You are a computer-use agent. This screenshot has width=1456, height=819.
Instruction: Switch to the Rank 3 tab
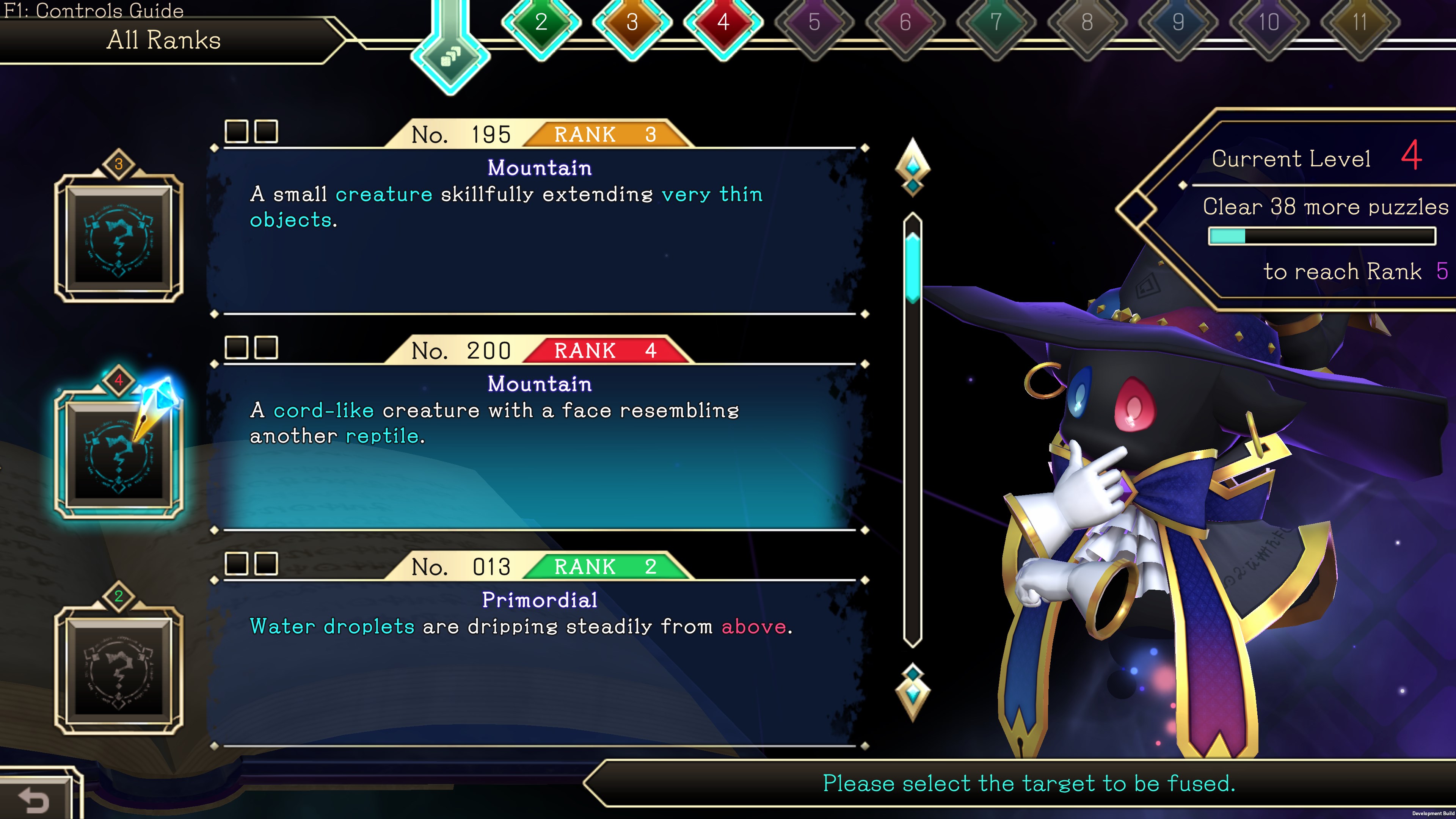[x=632, y=23]
